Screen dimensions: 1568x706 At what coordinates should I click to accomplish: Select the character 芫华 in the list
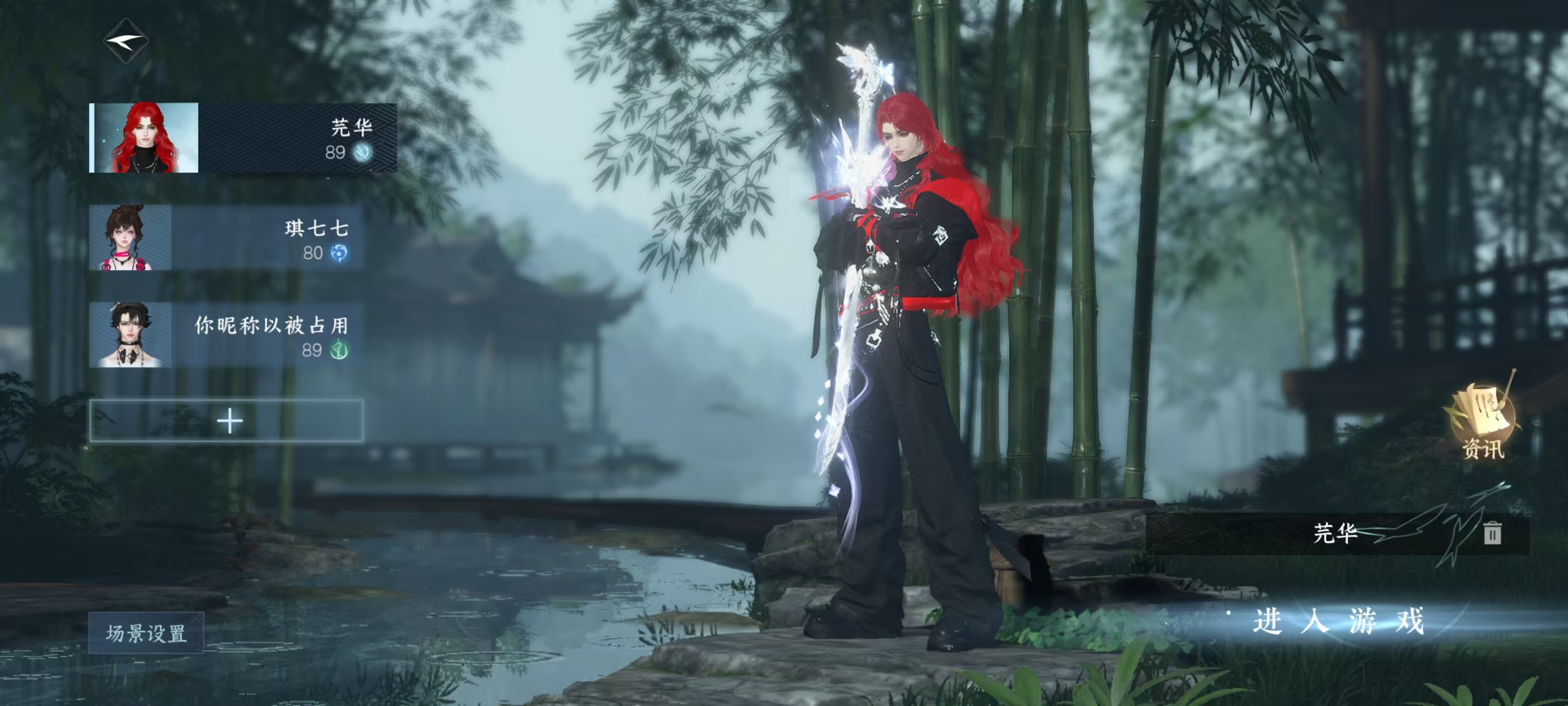coord(243,138)
